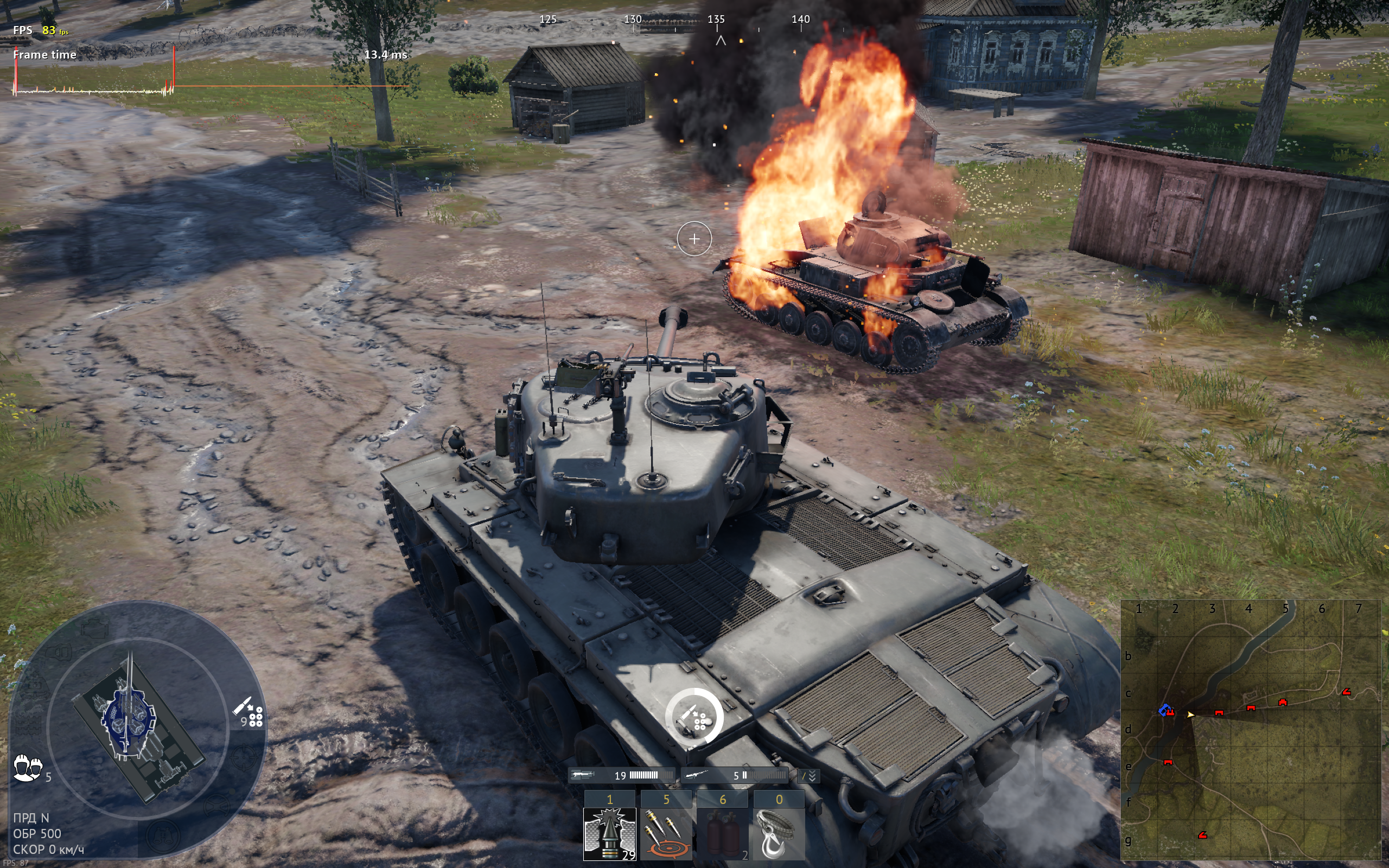Viewport: 1389px width, 868px height.
Task: Click the engine status icon
Action: point(95,629)
